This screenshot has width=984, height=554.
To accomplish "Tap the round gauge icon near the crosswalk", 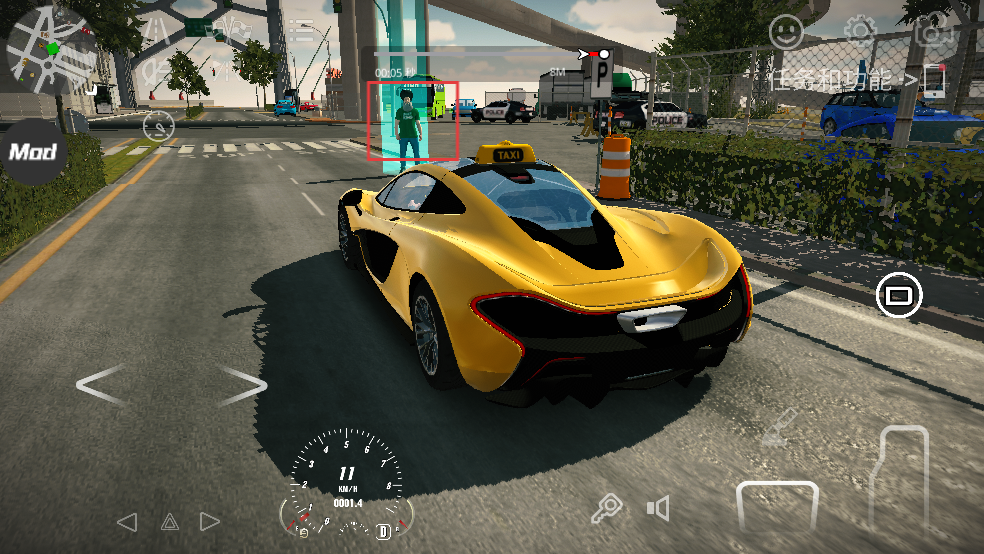I will 159,126.
